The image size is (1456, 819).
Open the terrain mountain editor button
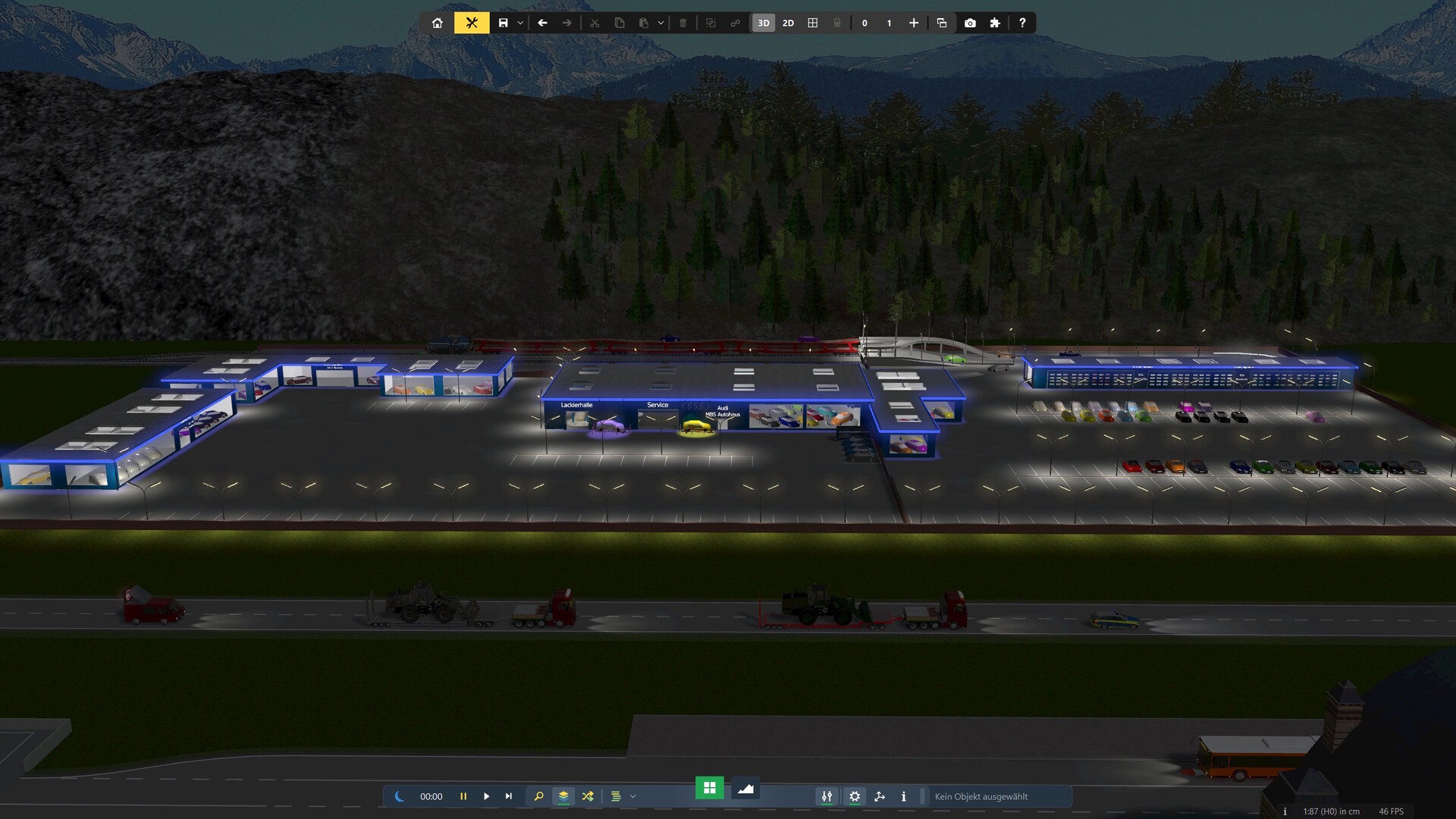745,789
